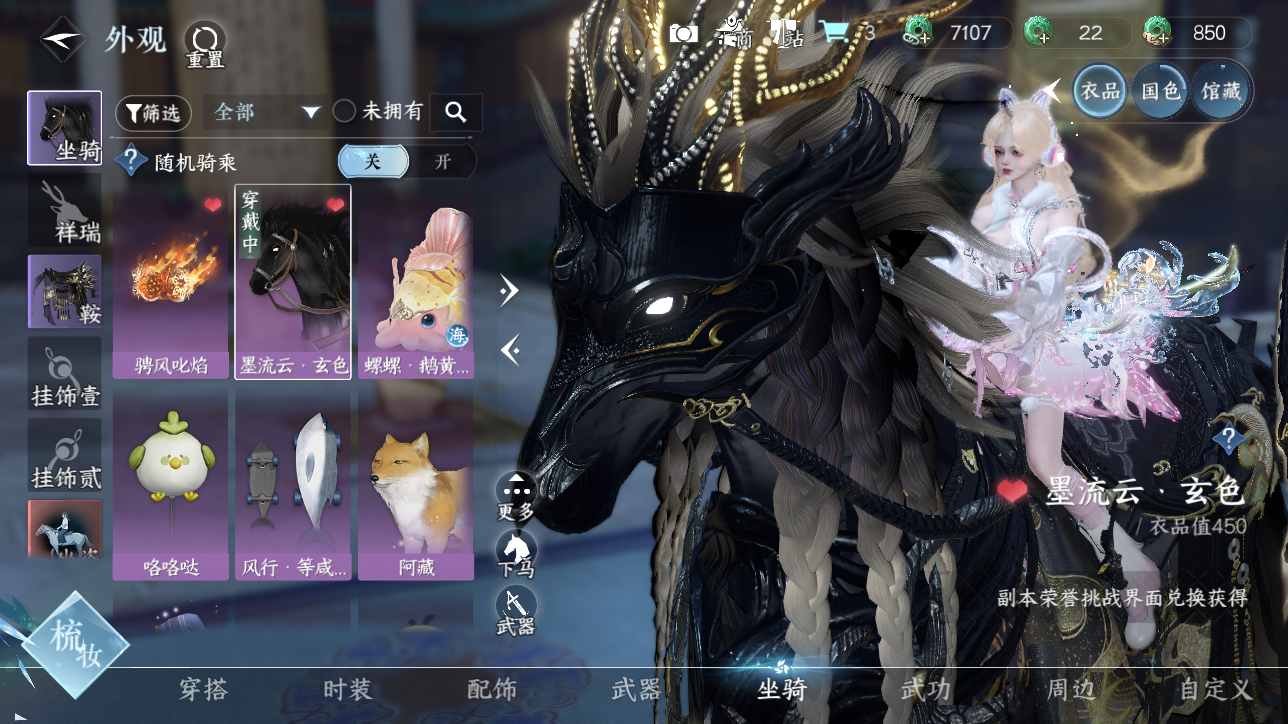Viewport: 1288px width, 724px height.
Task: Open the 挂饰壹 ornament category
Action: click(65, 374)
